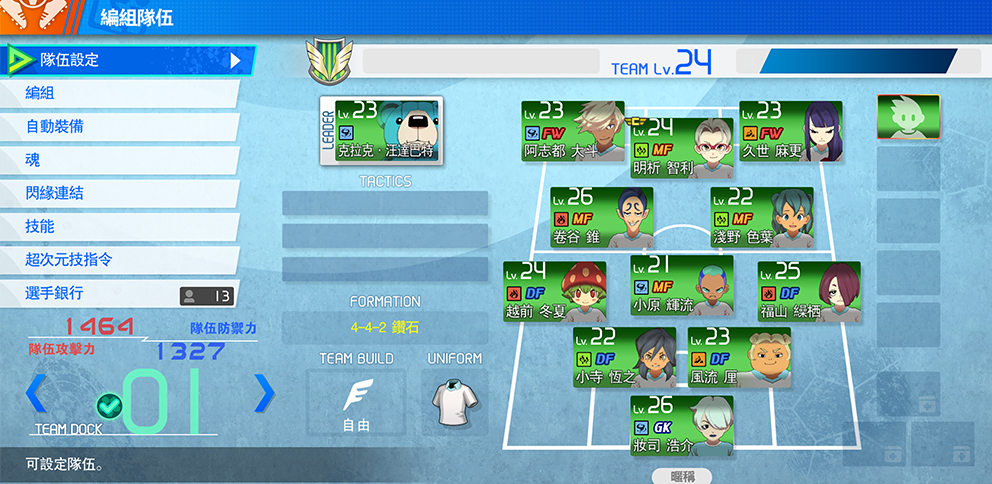The width and height of the screenshot is (992, 484).
Task: Switch to next team dock with right arrow
Action: click(x=264, y=393)
